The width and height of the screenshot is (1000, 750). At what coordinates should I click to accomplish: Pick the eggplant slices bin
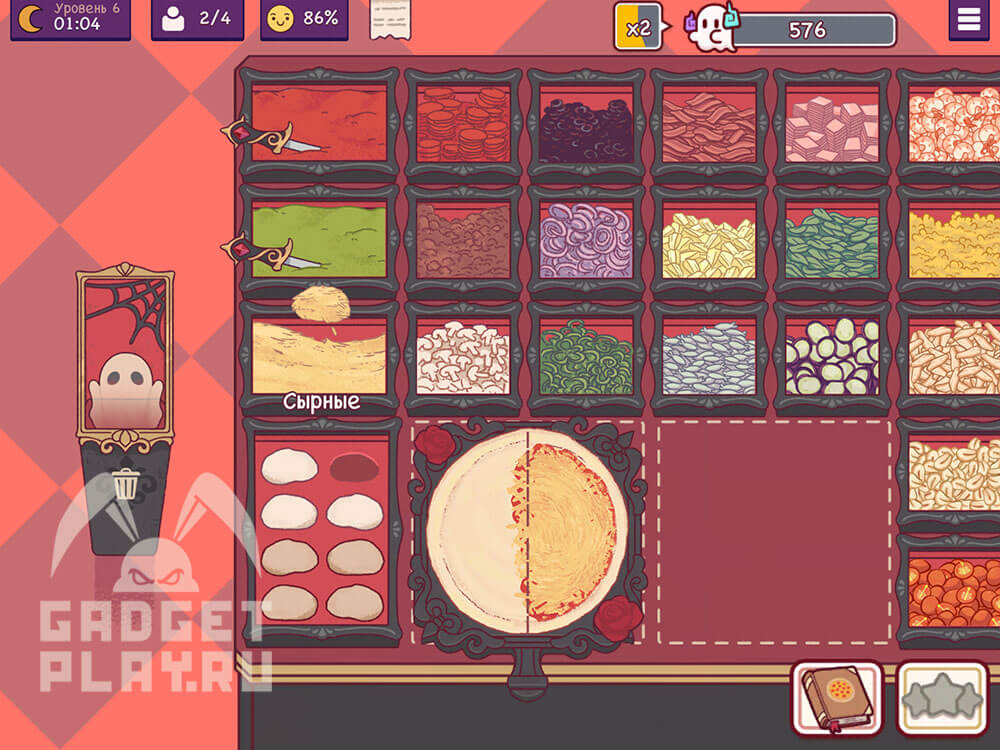tap(832, 357)
